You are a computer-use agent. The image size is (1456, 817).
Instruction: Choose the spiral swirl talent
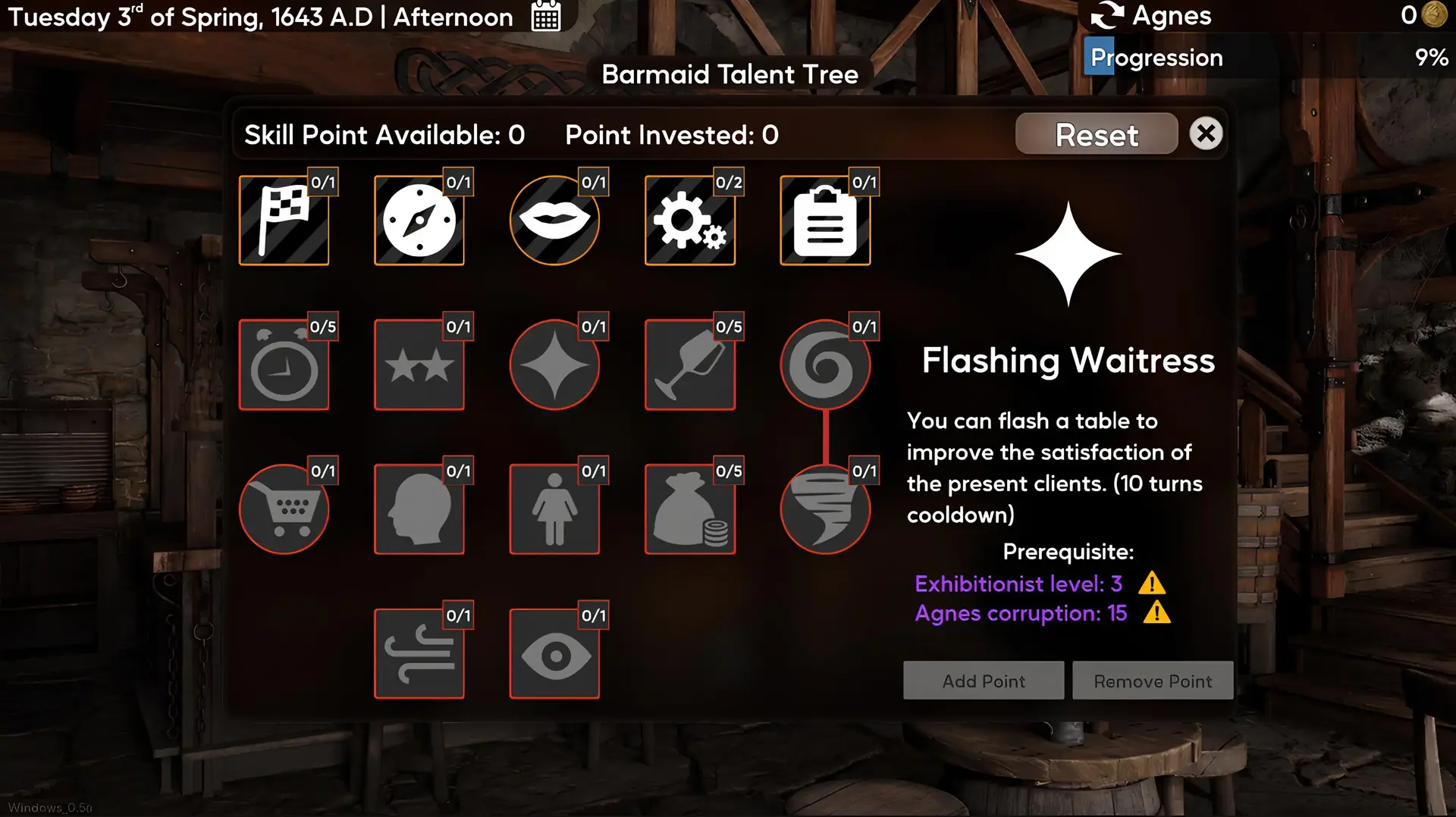(825, 365)
